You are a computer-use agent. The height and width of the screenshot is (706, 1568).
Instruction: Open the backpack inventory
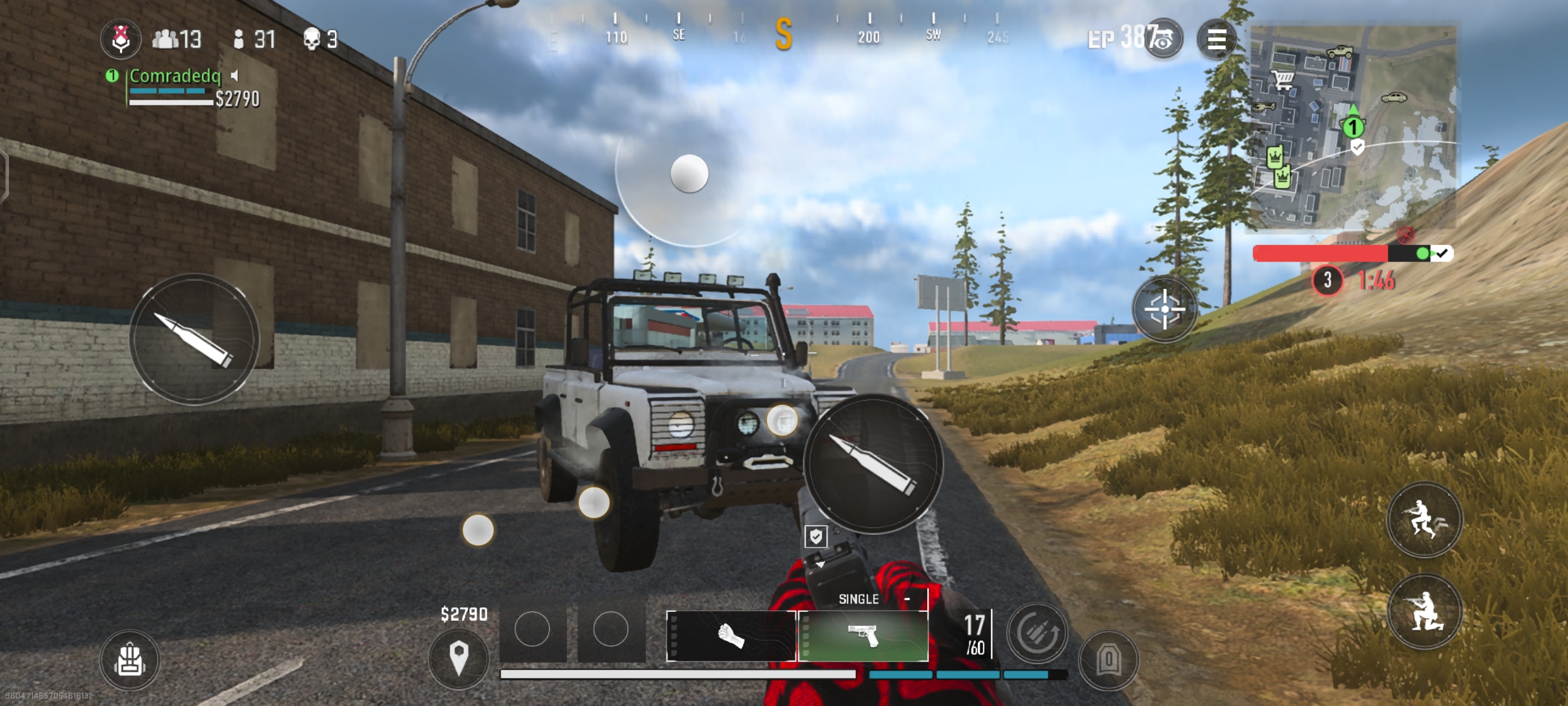pos(130,660)
